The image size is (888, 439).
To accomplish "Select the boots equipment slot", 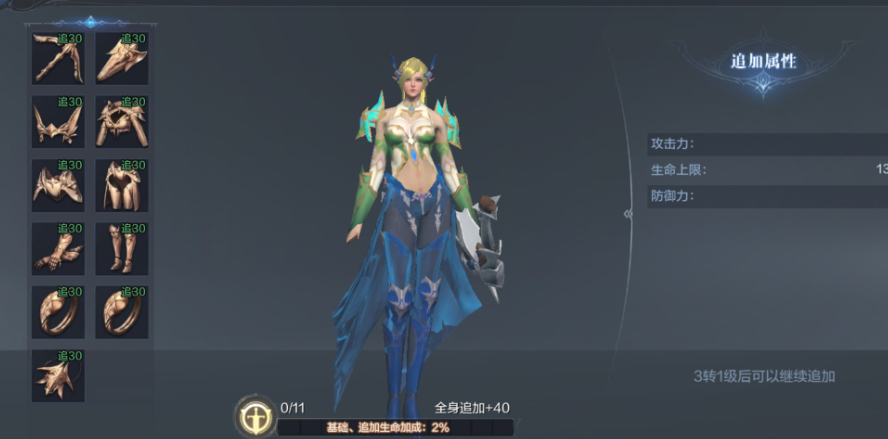I will coord(121,249).
